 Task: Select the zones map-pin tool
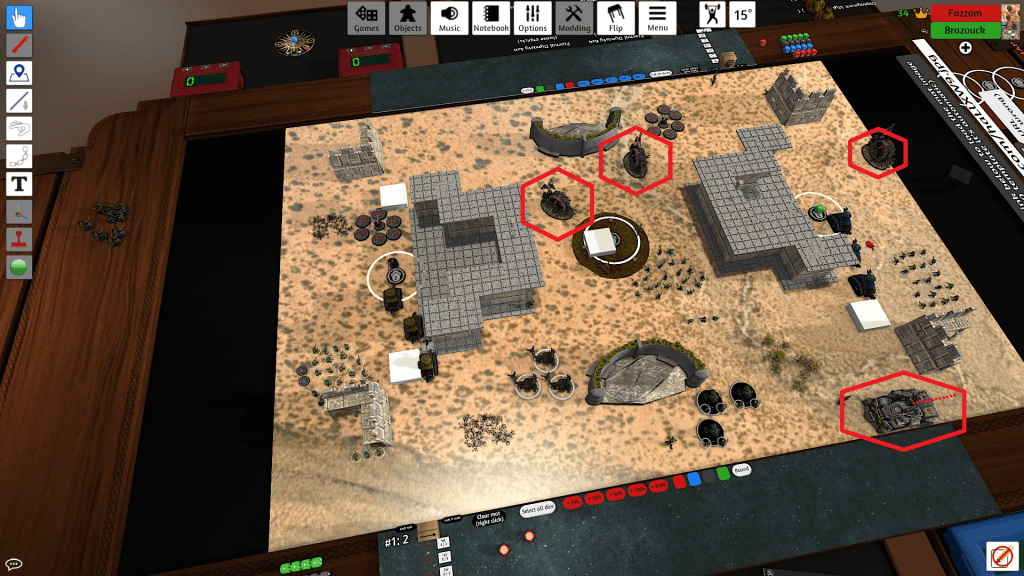(19, 73)
